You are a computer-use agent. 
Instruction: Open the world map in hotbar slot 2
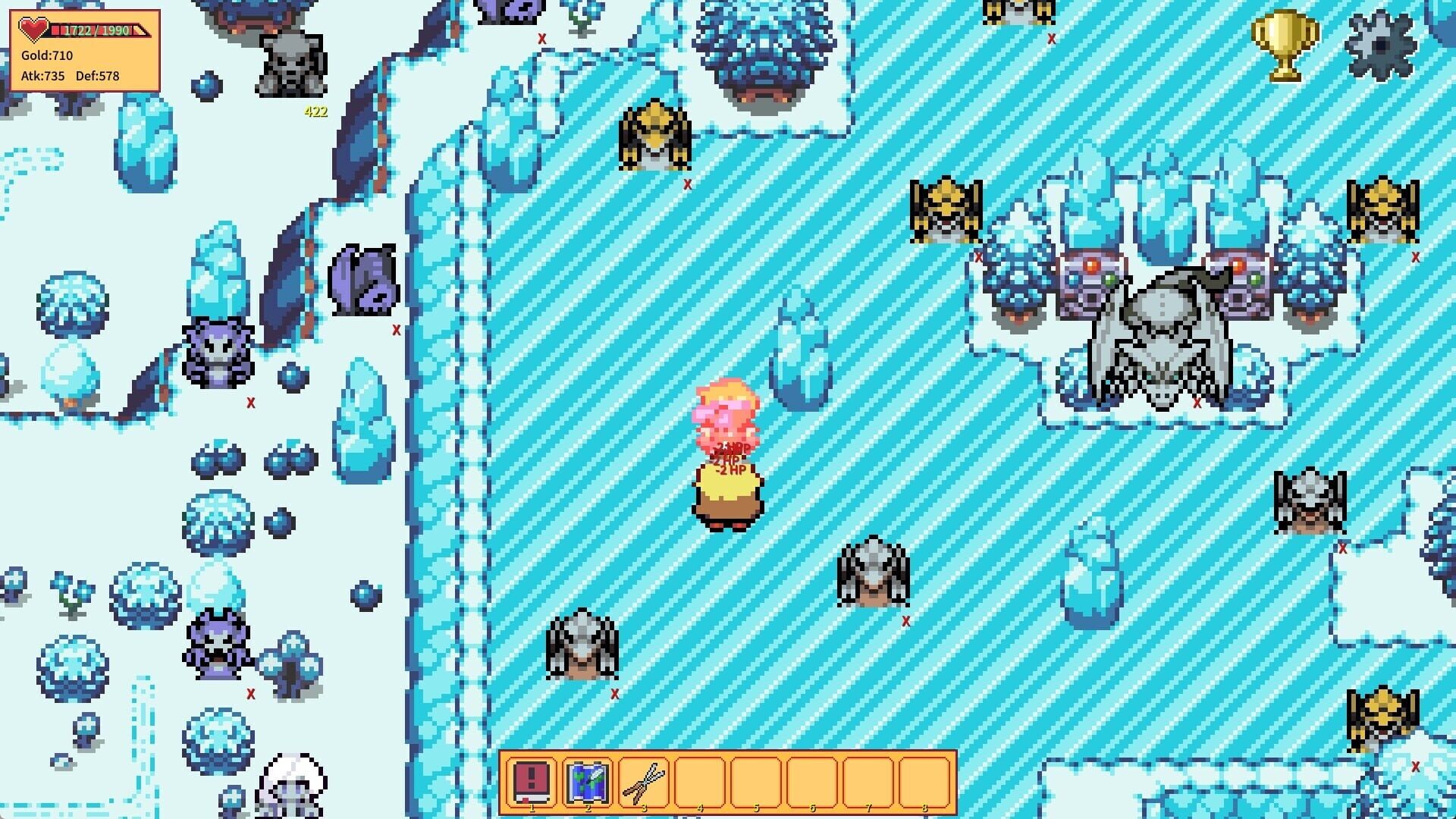[x=588, y=780]
